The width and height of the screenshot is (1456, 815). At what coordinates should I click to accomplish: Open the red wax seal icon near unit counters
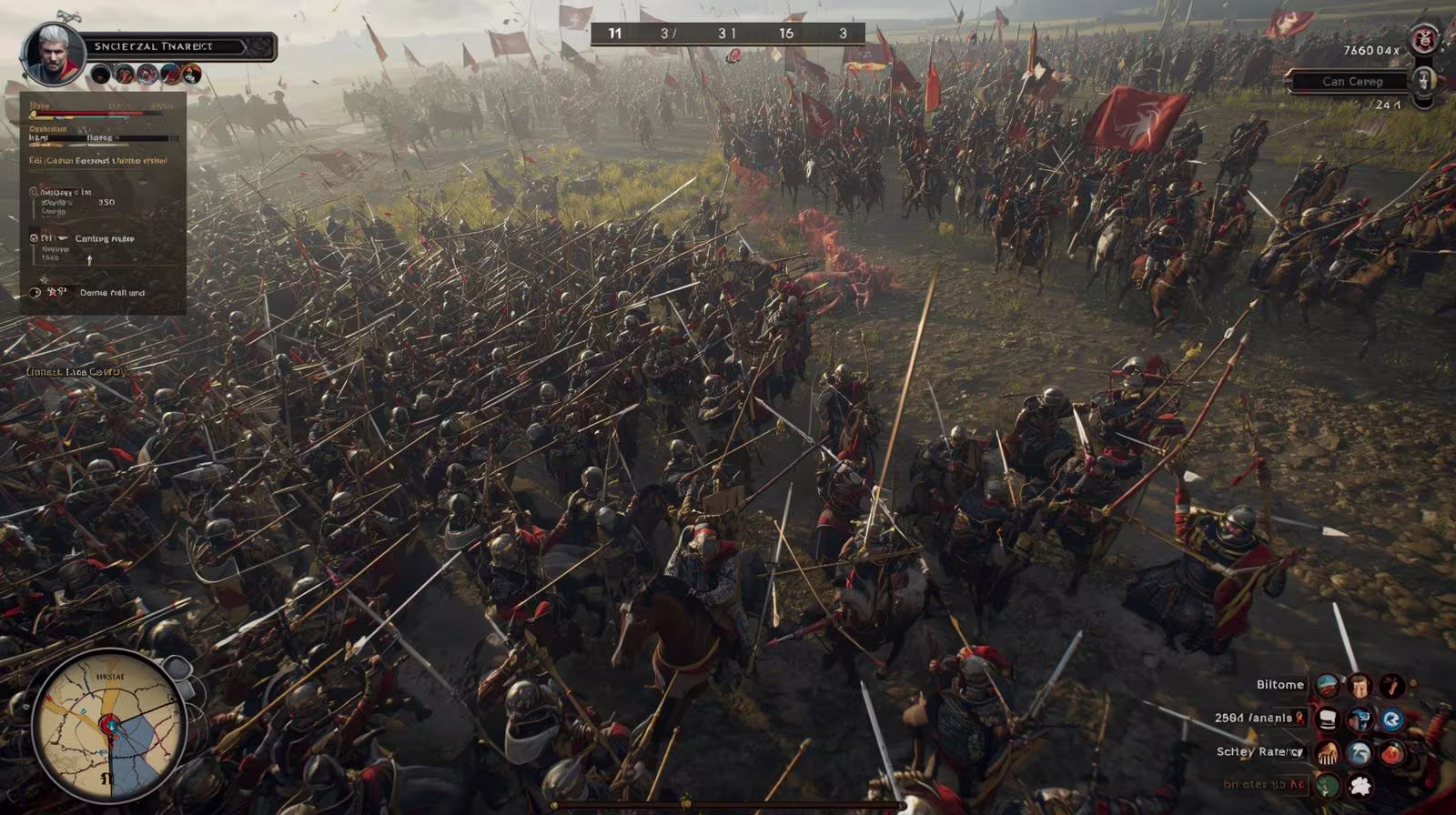[733, 55]
